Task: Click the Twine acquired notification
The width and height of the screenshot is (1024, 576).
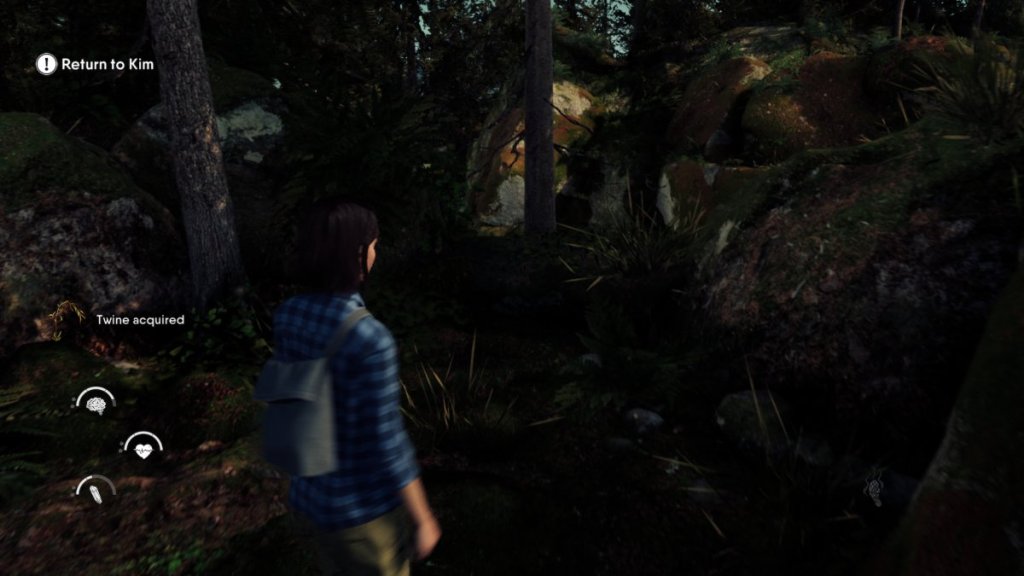Action: 139,320
